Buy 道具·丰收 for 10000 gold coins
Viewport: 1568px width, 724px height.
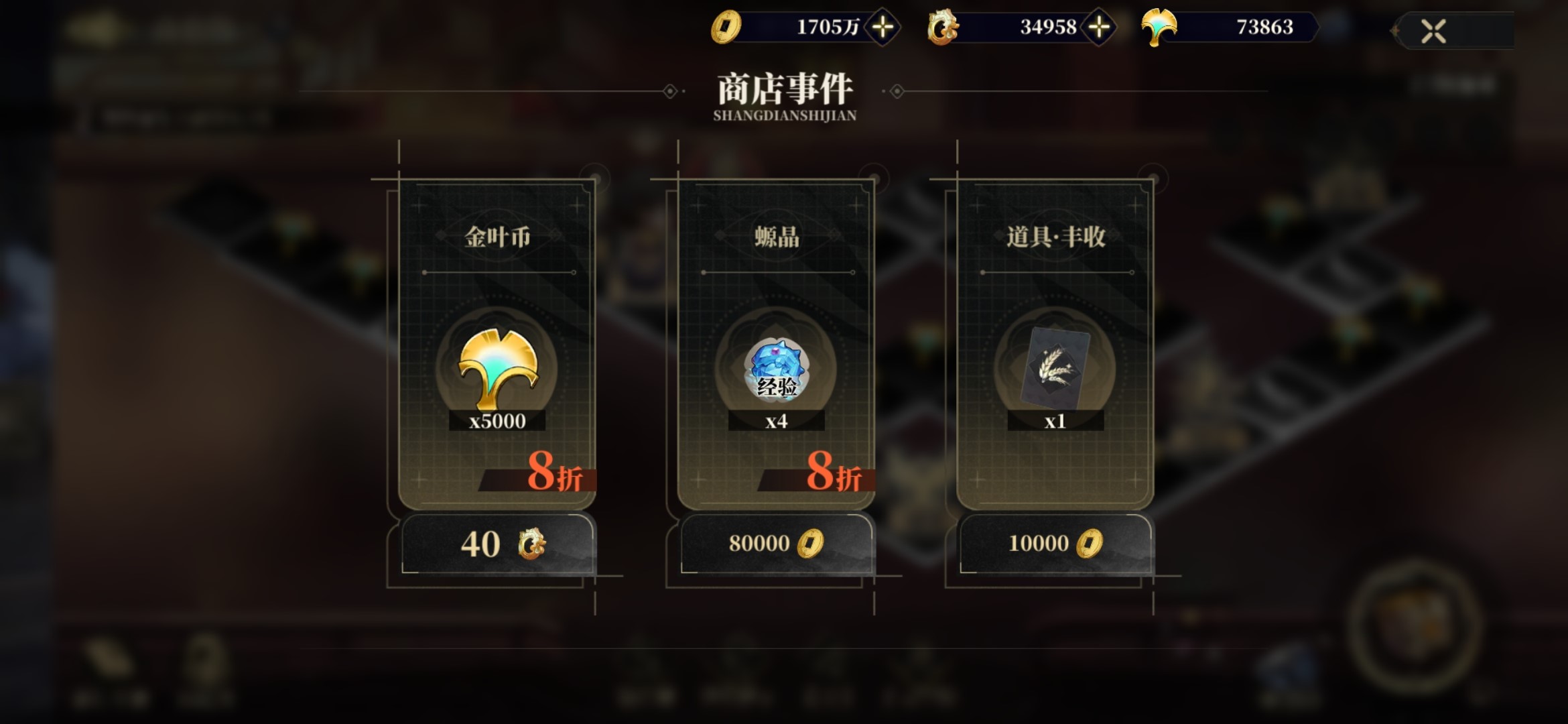pos(1055,544)
